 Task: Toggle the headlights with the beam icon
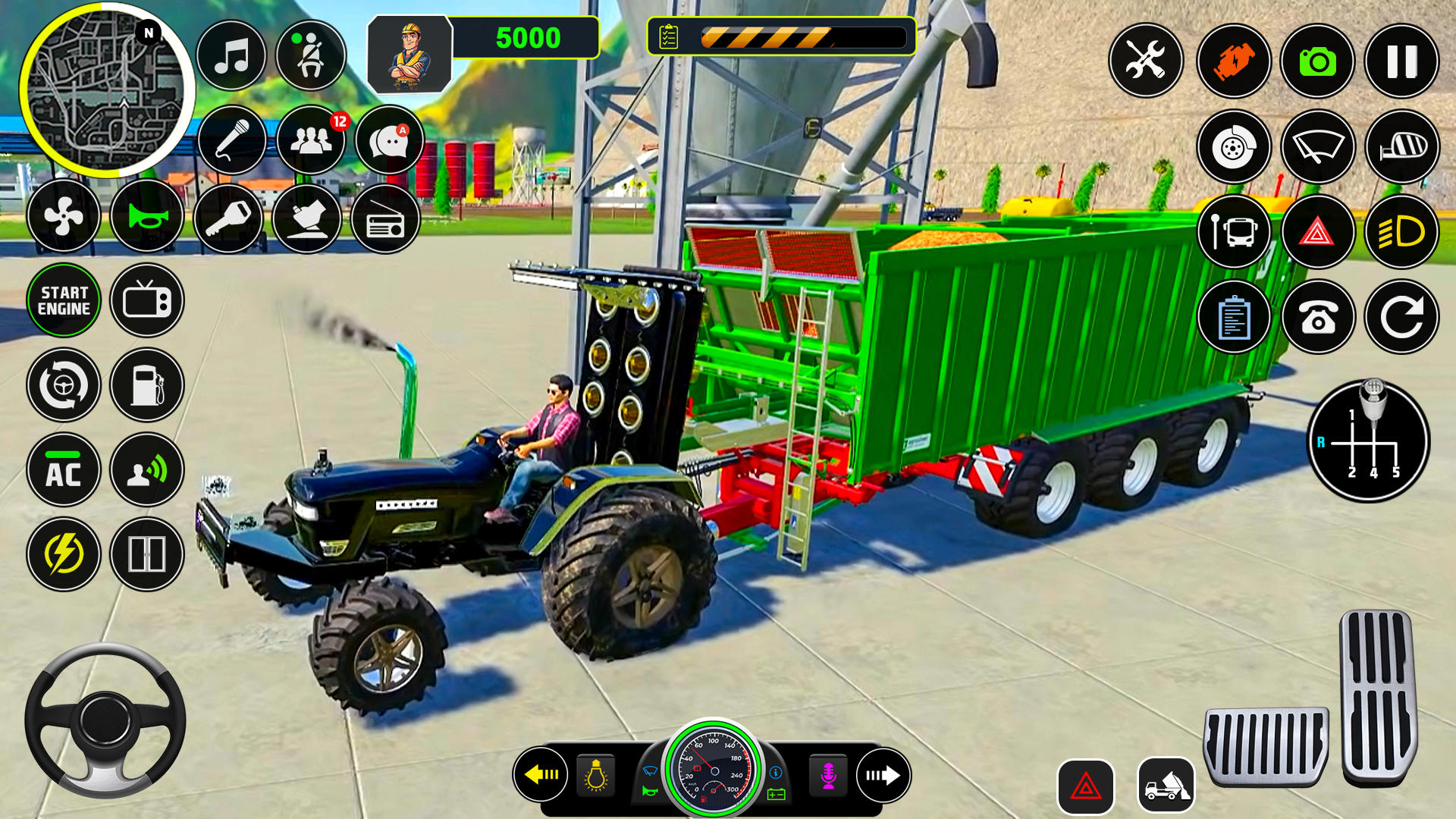point(1401,233)
